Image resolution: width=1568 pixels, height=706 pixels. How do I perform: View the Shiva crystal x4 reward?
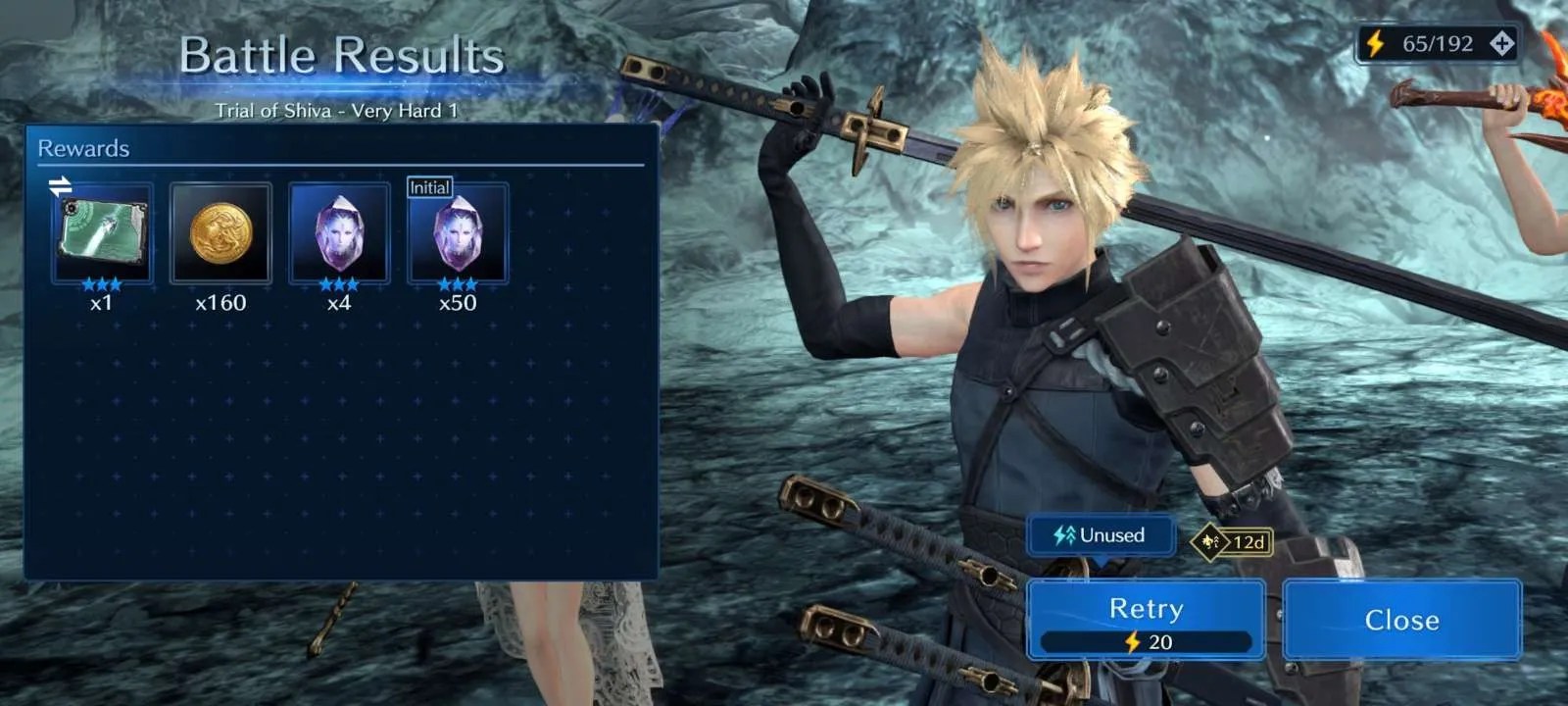click(x=339, y=233)
